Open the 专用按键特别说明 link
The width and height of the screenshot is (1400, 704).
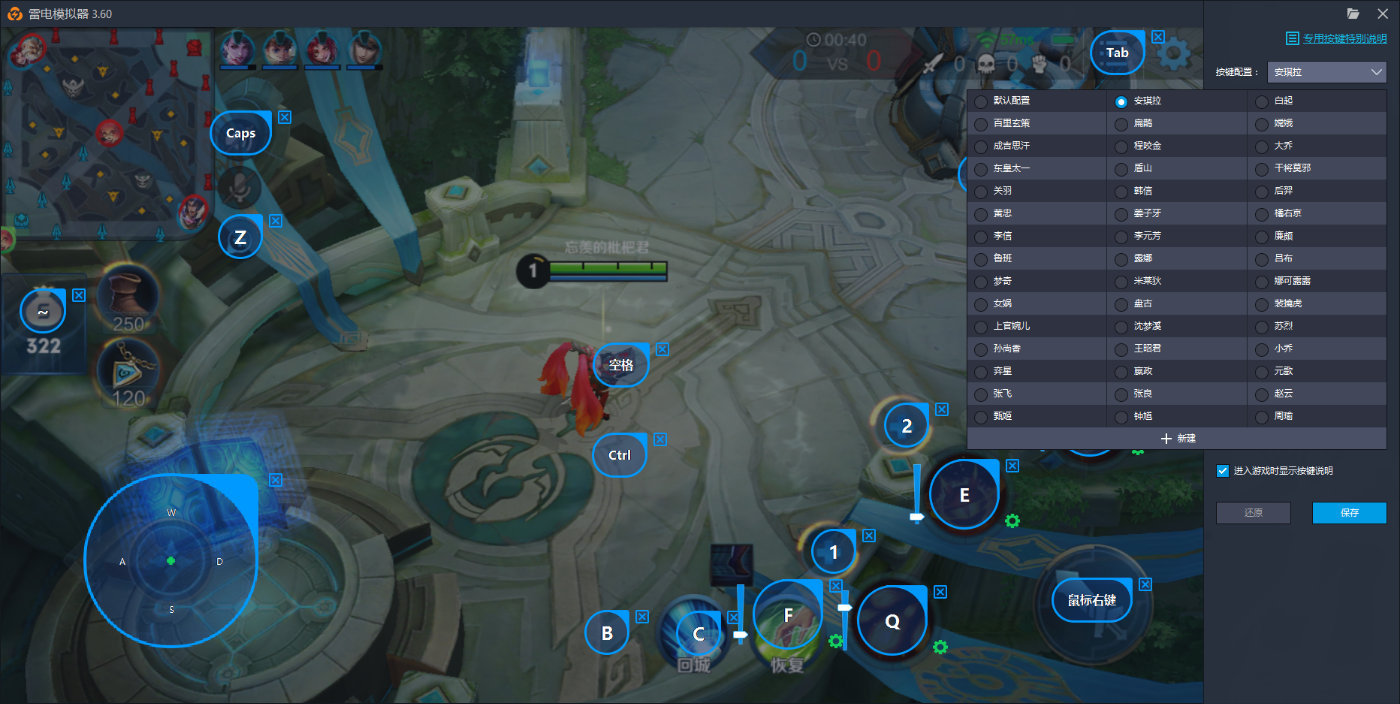pyautogui.click(x=1343, y=39)
